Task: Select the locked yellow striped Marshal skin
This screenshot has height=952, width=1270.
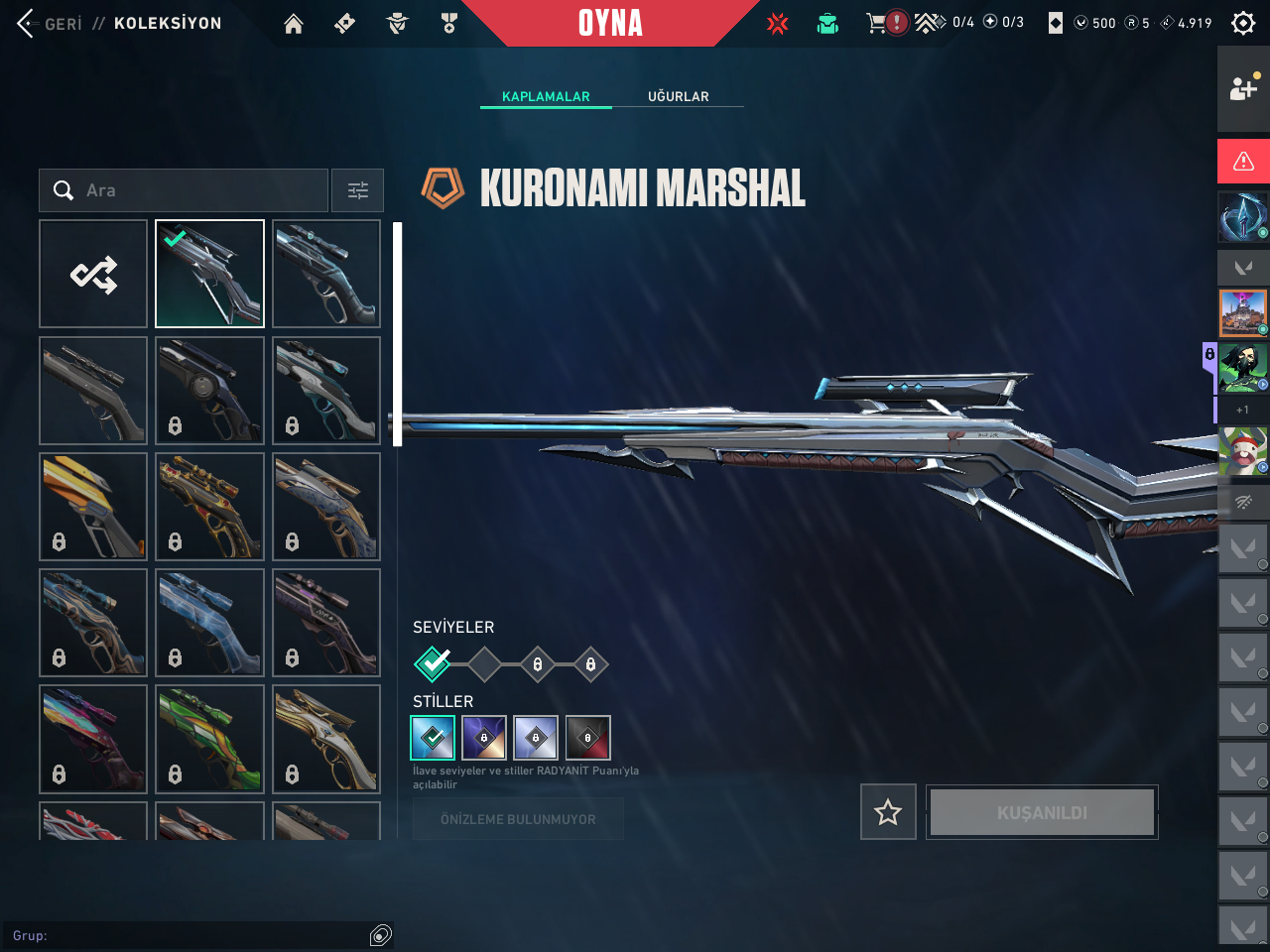Action: click(x=93, y=506)
